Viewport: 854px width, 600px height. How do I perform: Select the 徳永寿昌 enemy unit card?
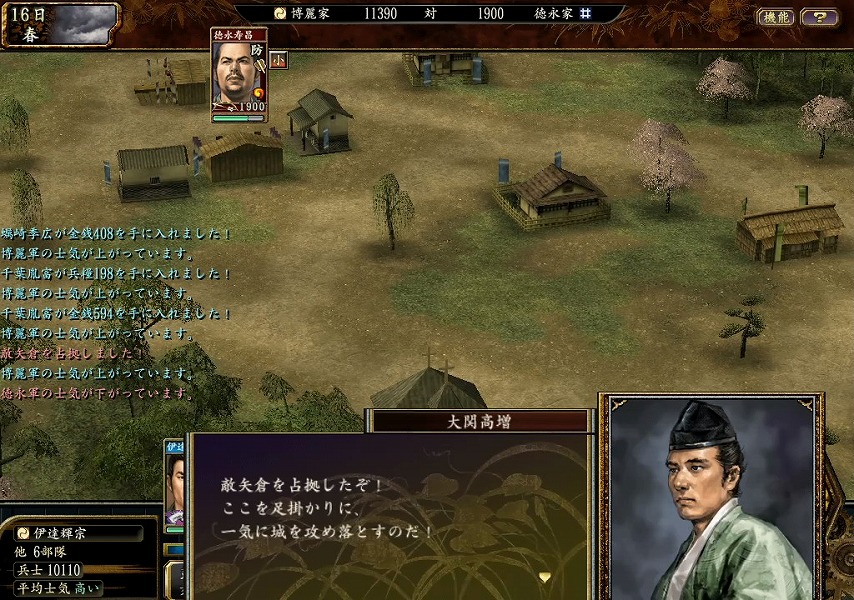click(x=240, y=76)
